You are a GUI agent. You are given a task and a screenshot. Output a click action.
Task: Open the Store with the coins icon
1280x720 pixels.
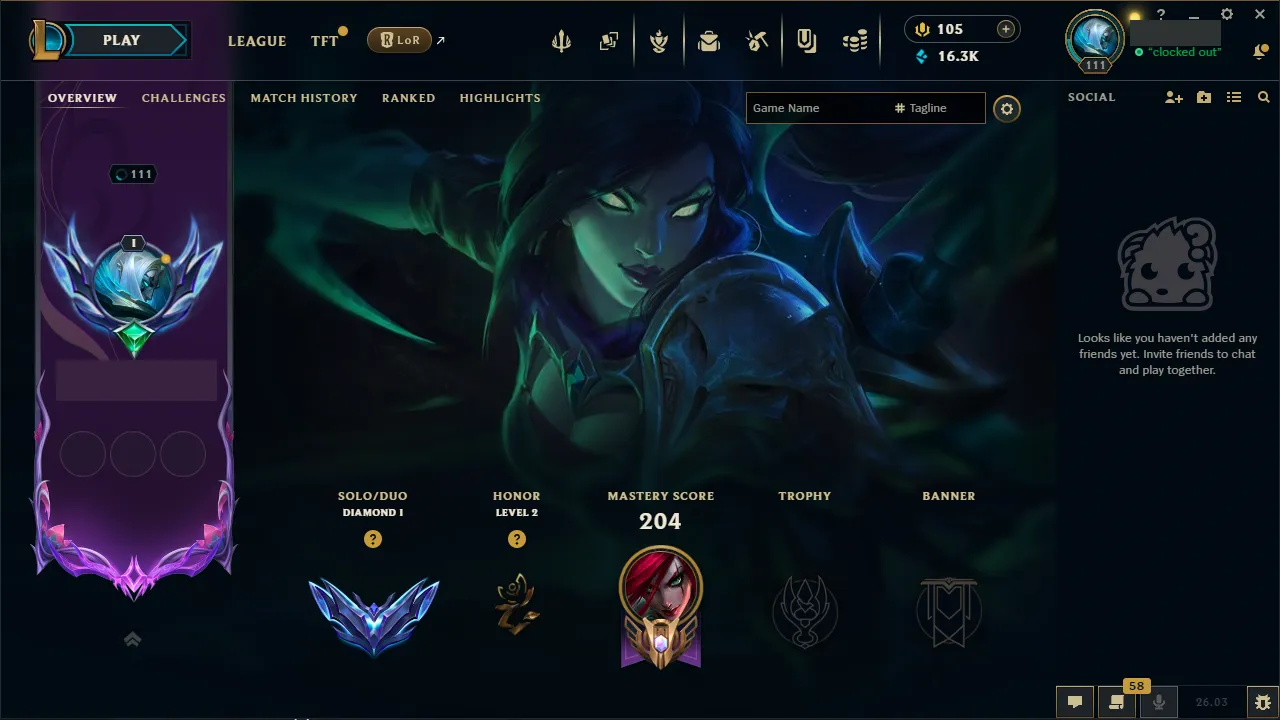pos(855,38)
